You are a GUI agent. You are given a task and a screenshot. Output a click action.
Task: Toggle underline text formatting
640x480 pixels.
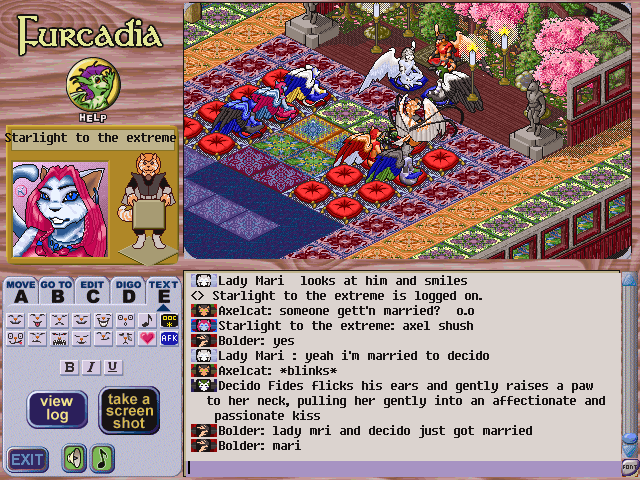(x=112, y=367)
